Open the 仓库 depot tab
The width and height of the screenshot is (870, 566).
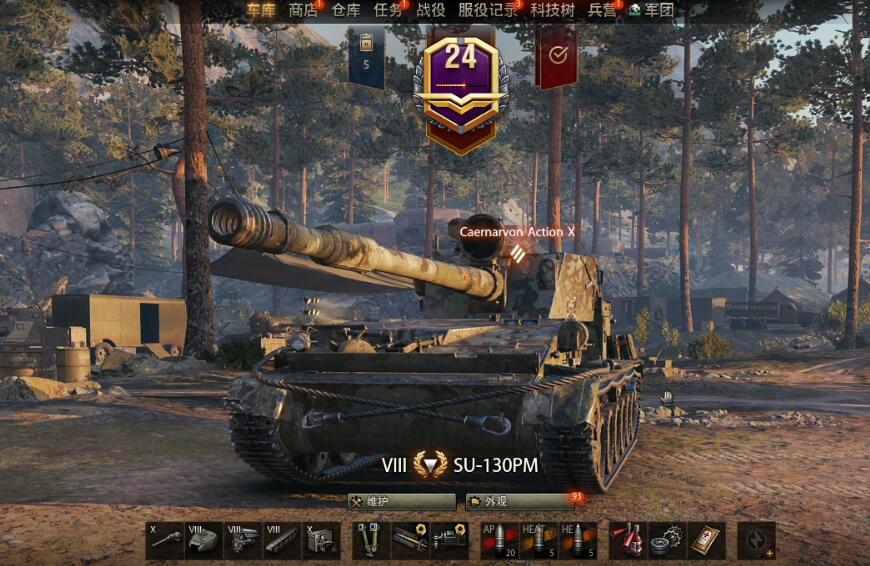[346, 10]
